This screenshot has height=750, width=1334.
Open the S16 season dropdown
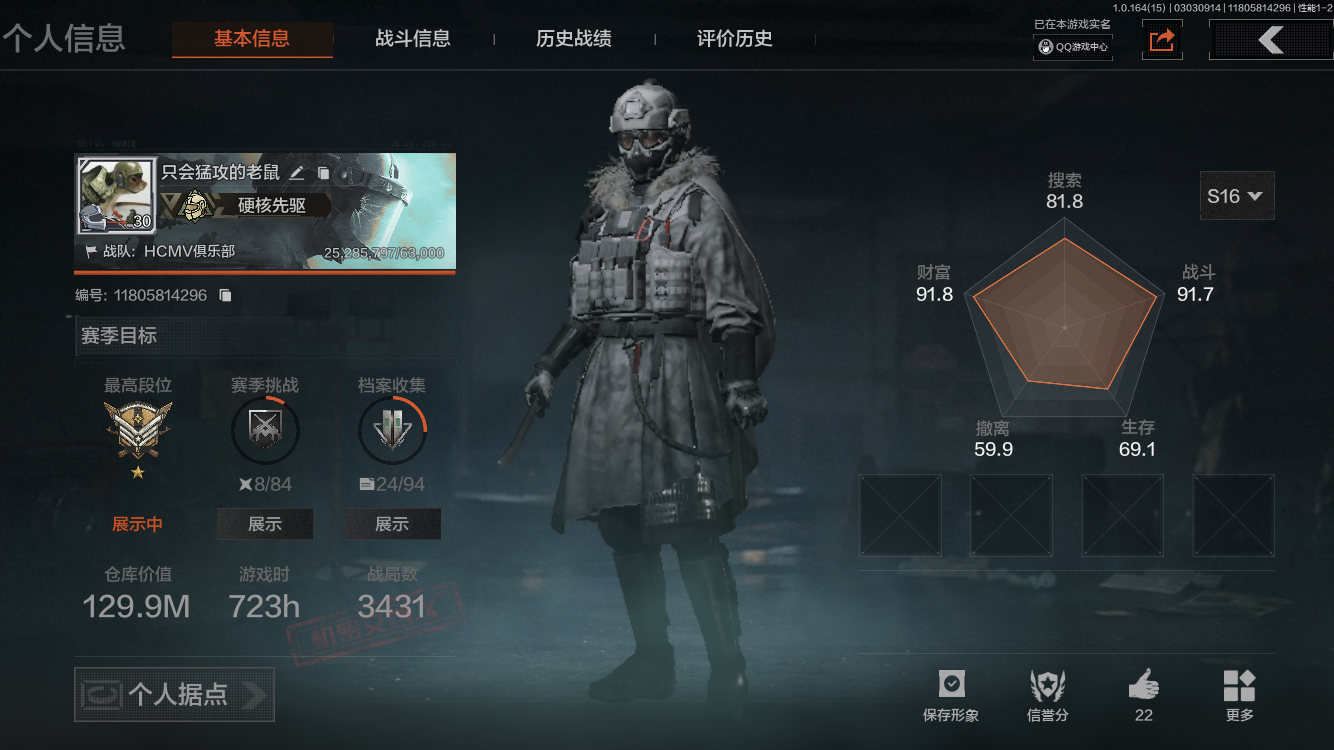(1237, 195)
